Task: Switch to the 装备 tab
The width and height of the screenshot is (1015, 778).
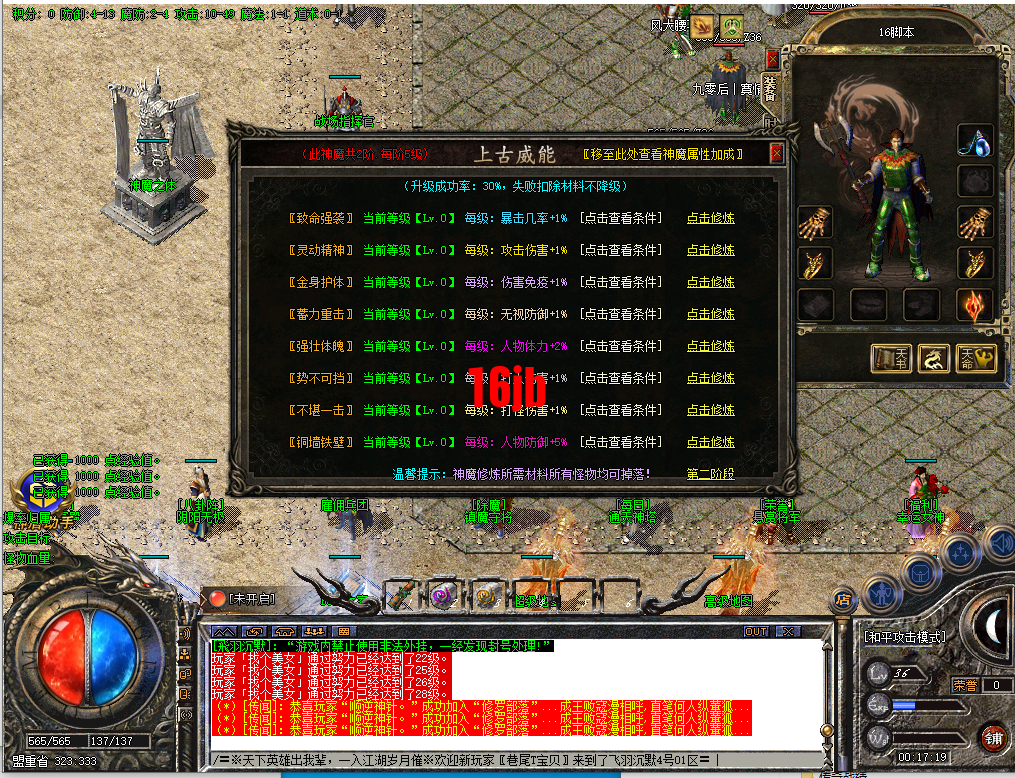Action: pyautogui.click(x=770, y=88)
